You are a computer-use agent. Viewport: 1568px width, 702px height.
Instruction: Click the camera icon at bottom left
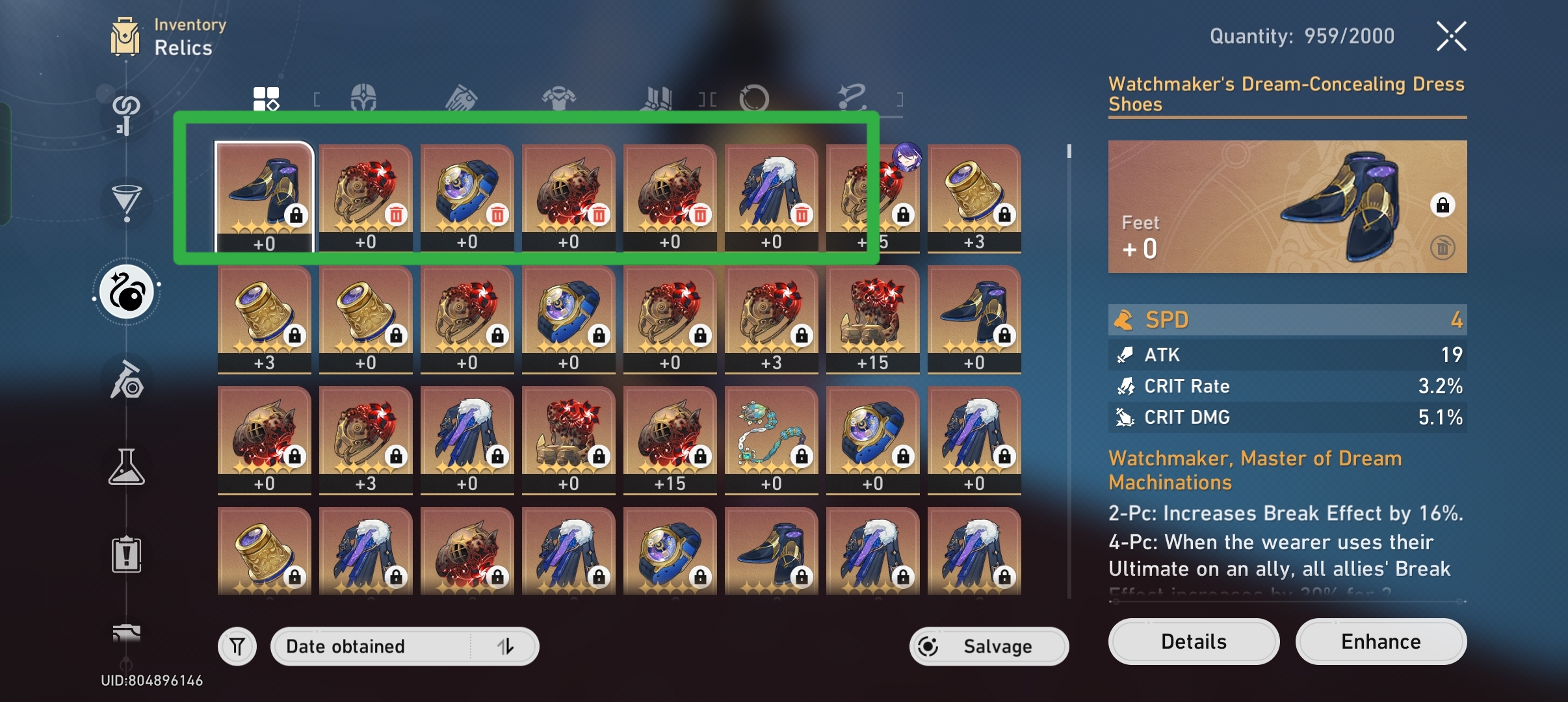(127, 634)
